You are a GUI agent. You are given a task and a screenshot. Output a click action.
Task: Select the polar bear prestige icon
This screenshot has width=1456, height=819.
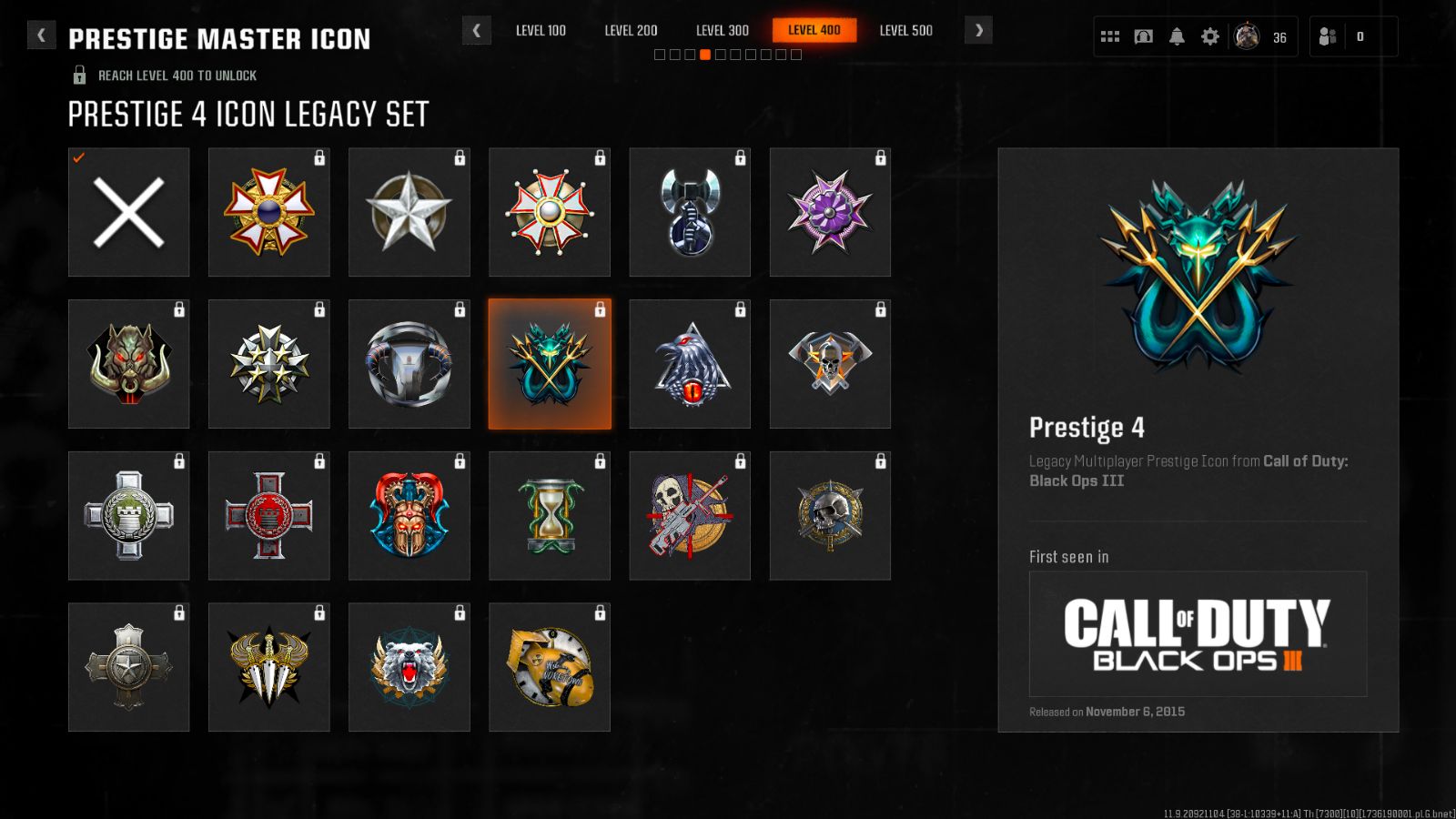click(x=409, y=667)
